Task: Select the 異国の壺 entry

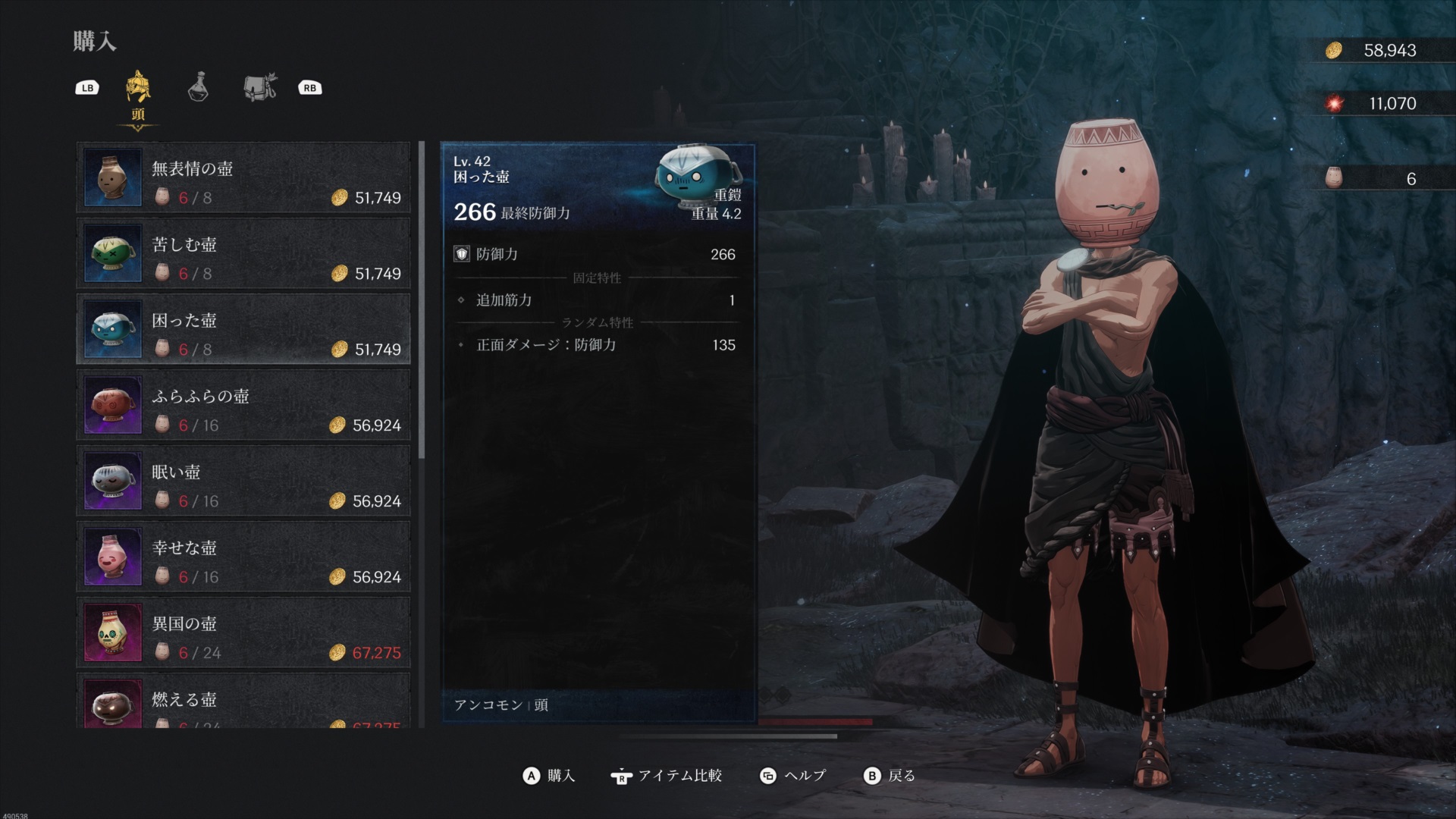Action: click(x=243, y=633)
